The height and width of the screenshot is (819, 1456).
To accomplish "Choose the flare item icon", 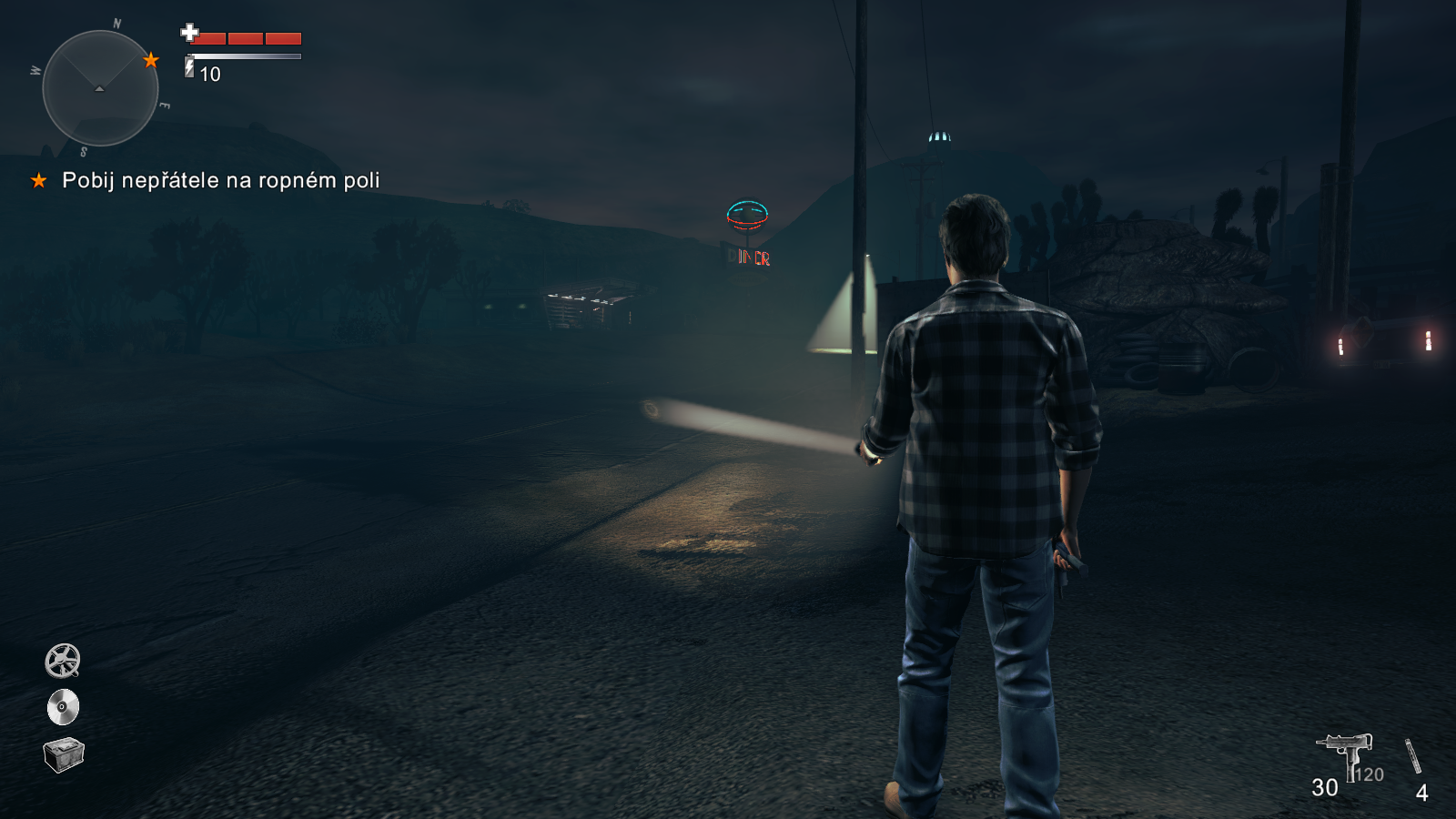I will pyautogui.click(x=1412, y=756).
